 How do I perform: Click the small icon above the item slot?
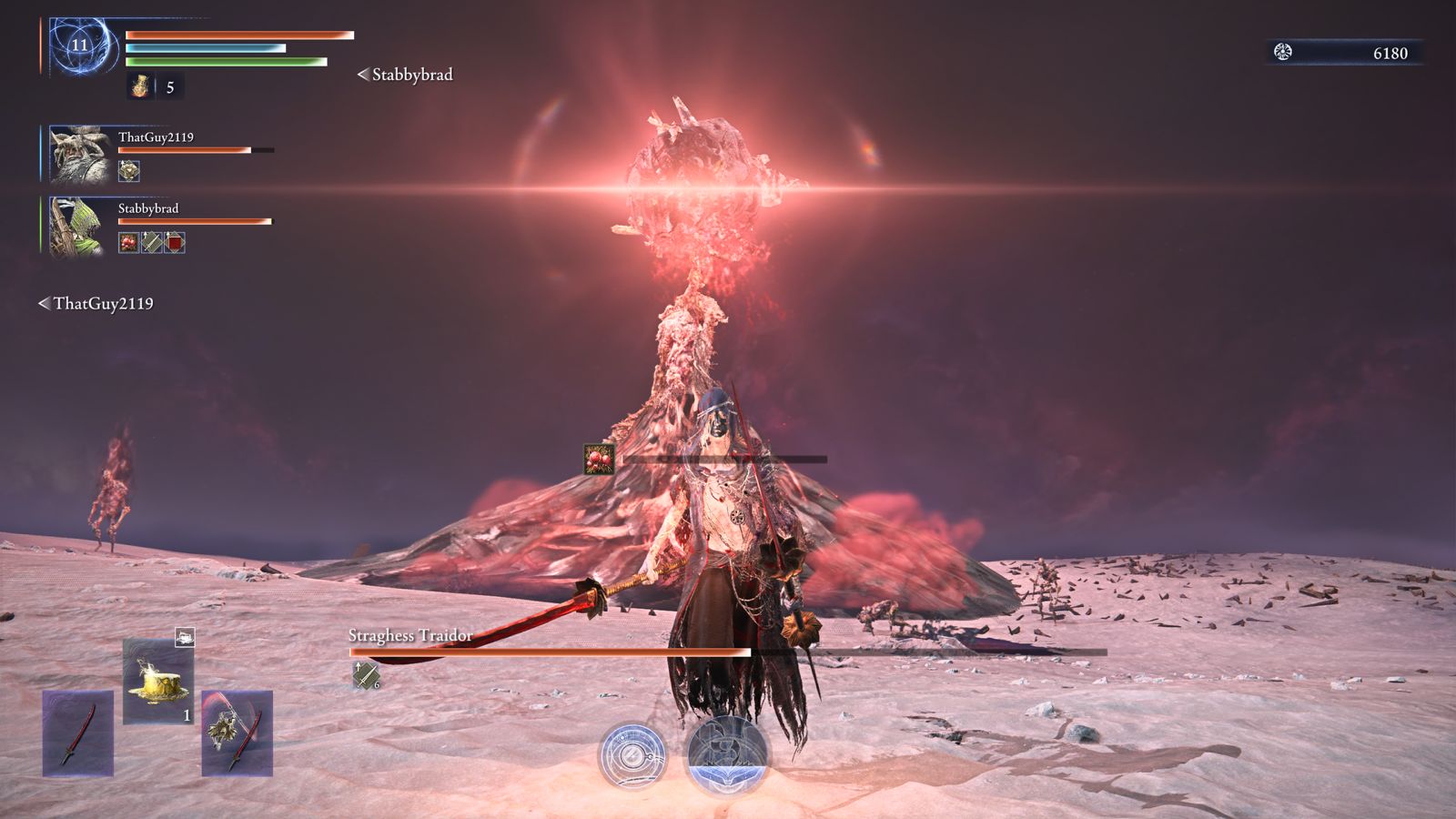point(185,637)
